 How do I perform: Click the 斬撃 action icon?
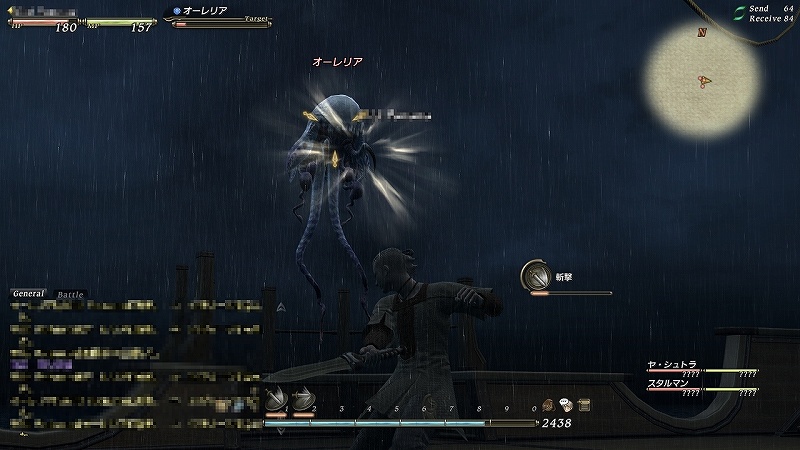click(535, 276)
